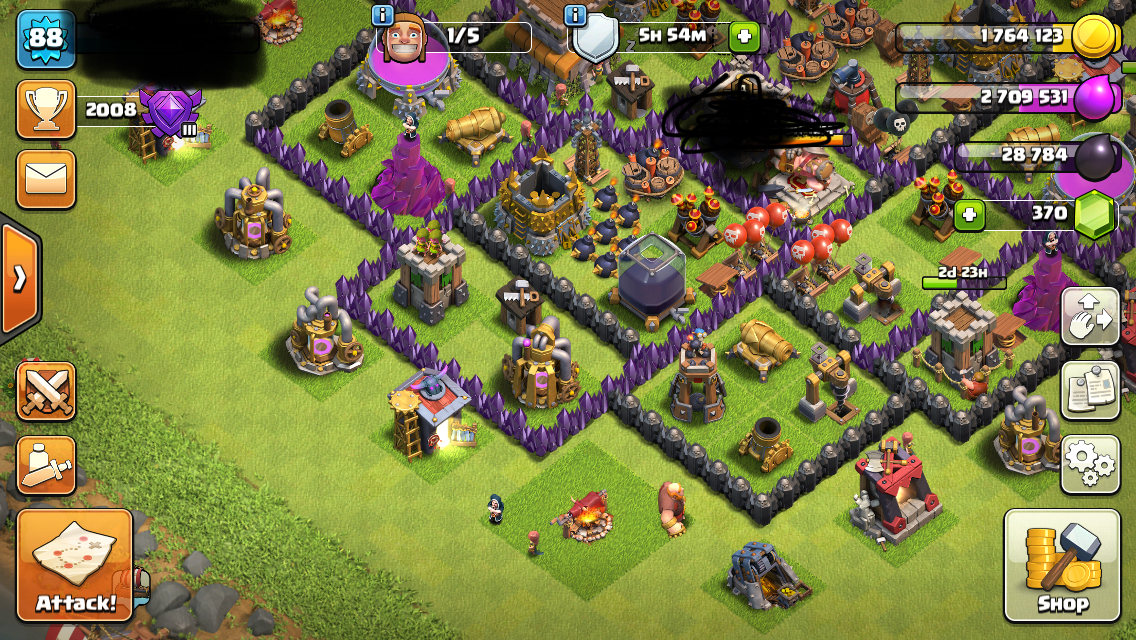Open the settings gears button
This screenshot has height=640, width=1136.
[x=1089, y=464]
